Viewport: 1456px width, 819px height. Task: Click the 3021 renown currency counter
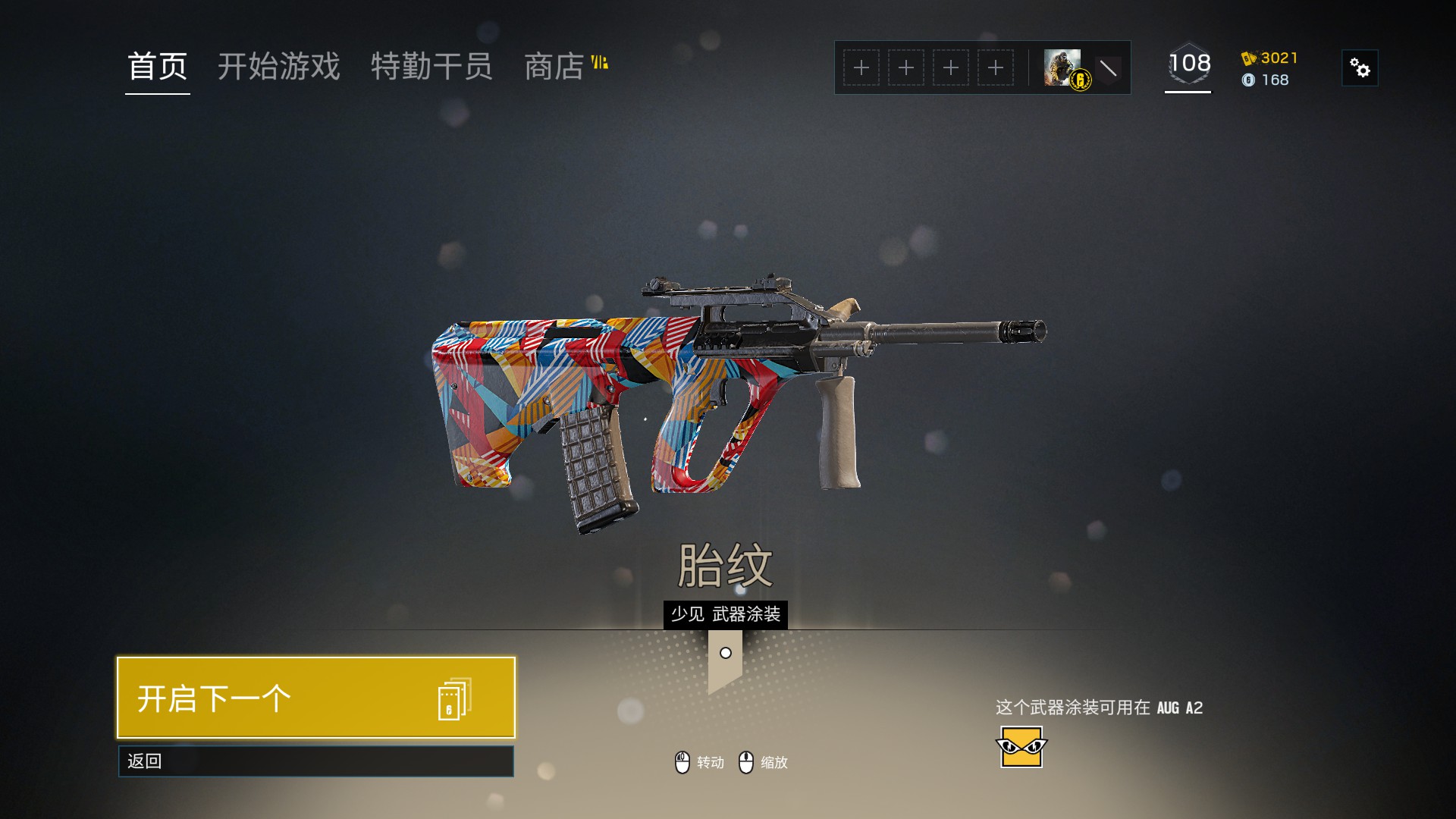[1270, 58]
